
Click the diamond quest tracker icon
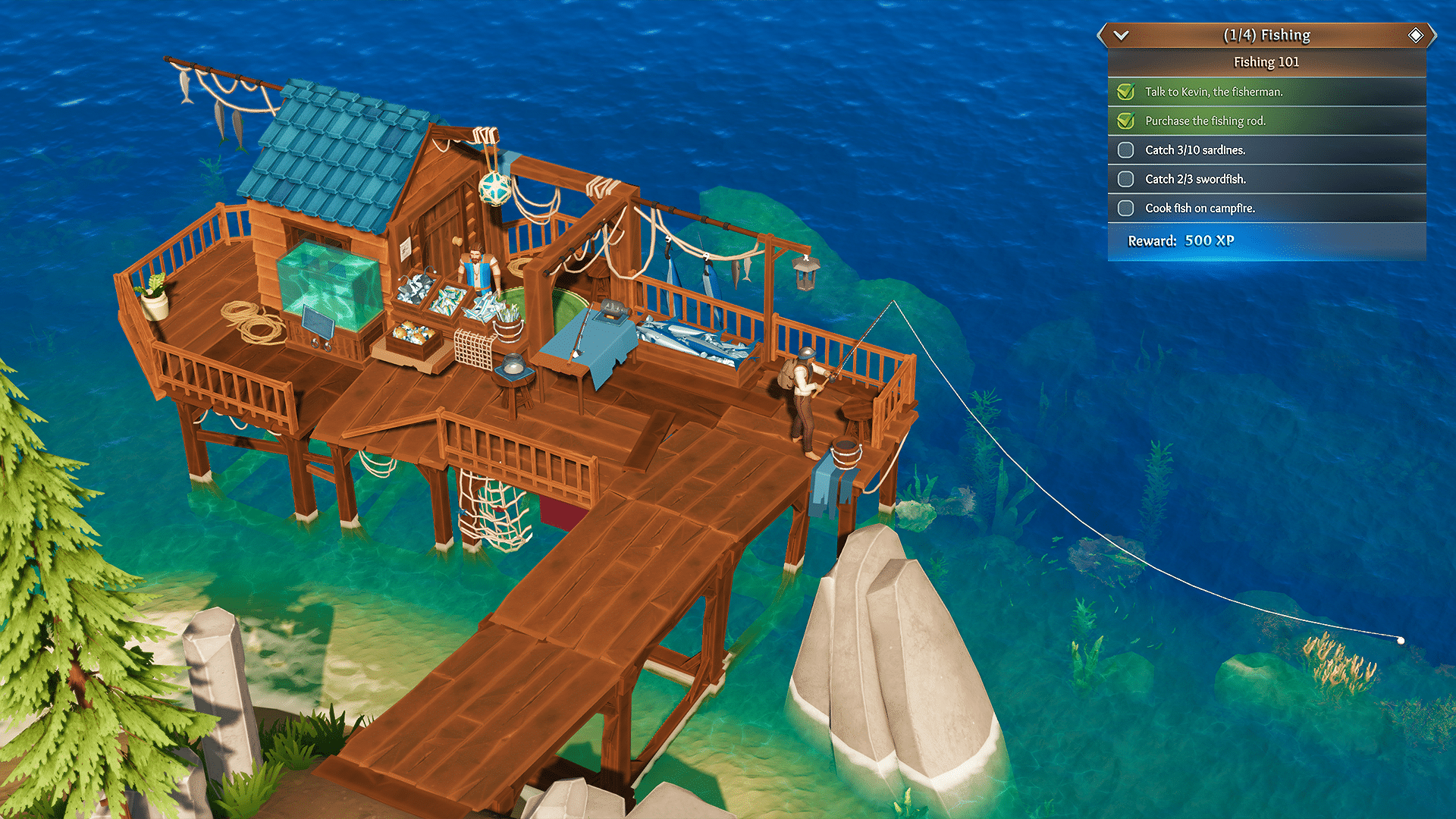click(1415, 34)
